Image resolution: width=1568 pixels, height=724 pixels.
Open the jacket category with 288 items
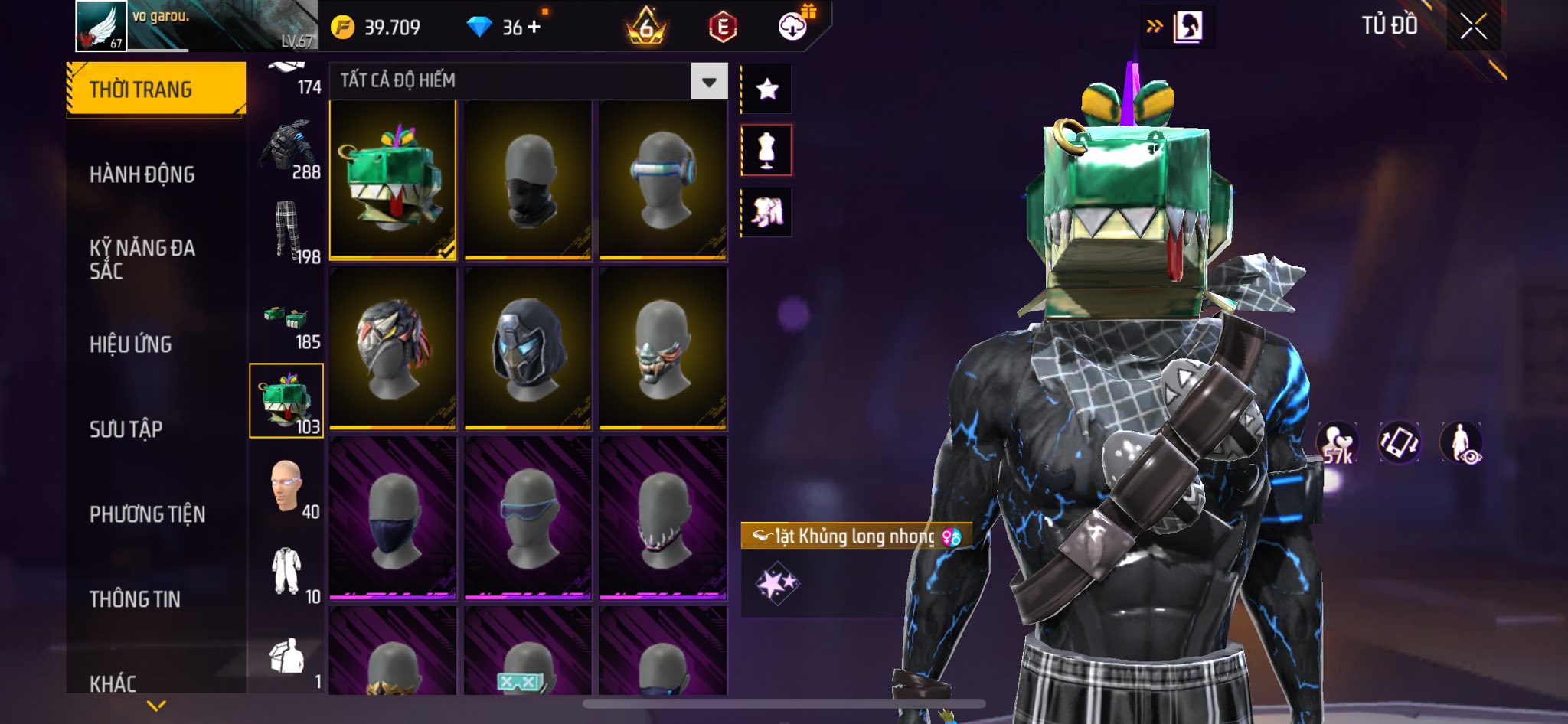coord(288,149)
